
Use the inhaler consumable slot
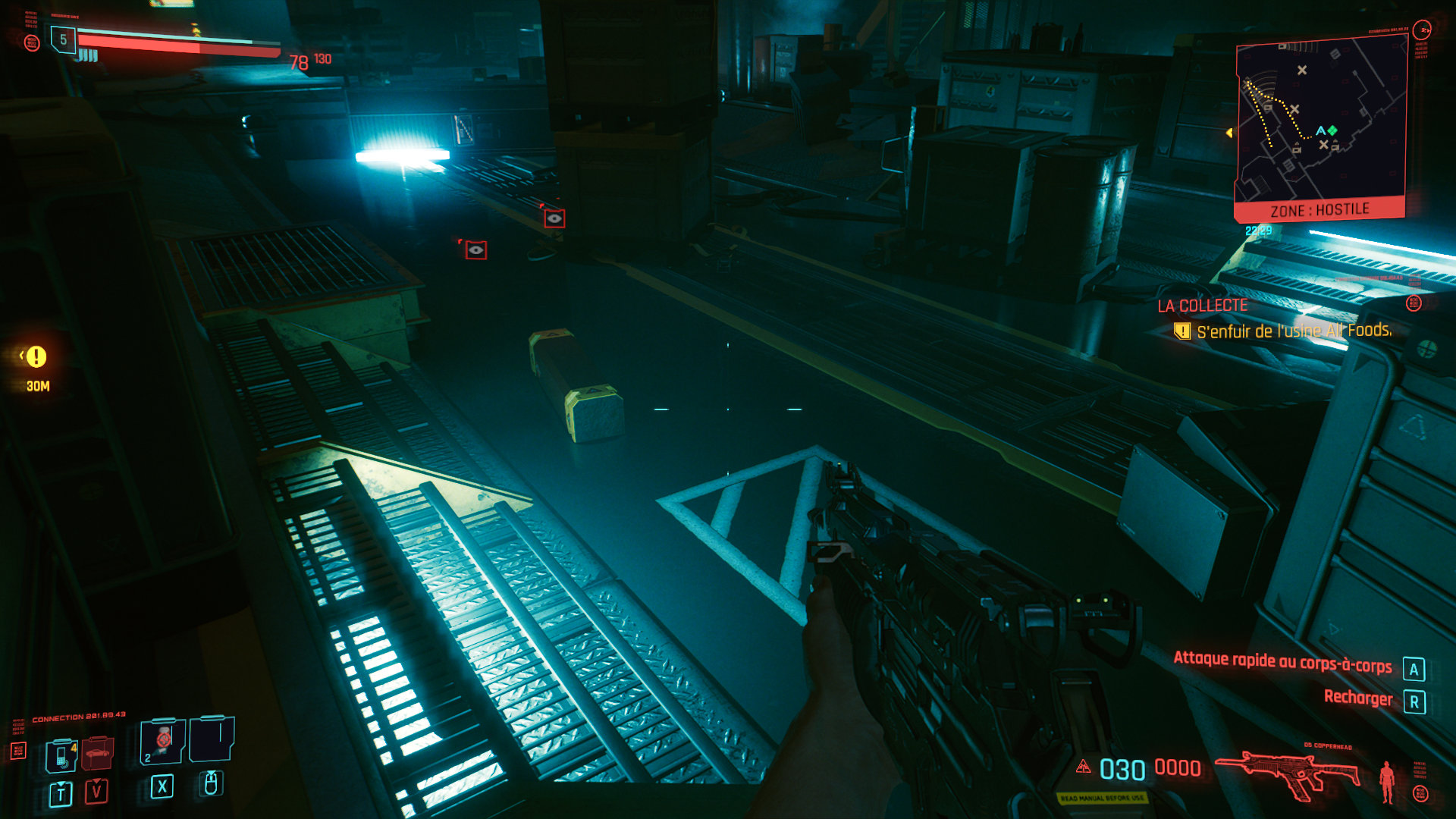163,741
